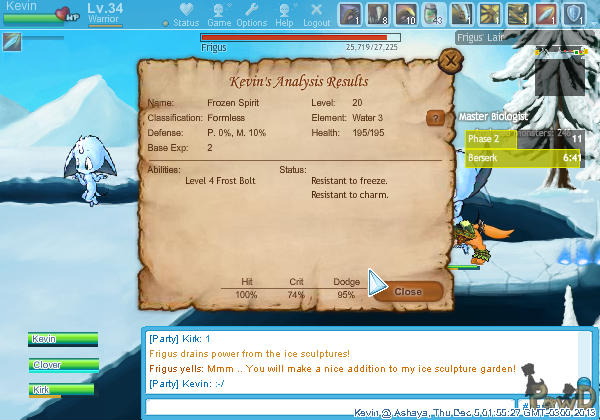This screenshot has height=420, width=600.
Task: Open the Help menu
Action: [284, 16]
